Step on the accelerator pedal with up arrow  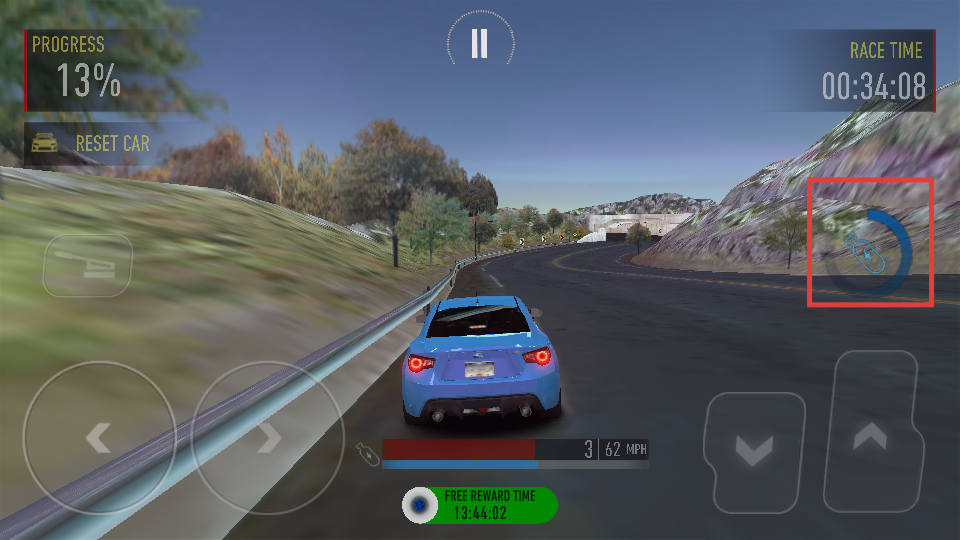(x=871, y=434)
